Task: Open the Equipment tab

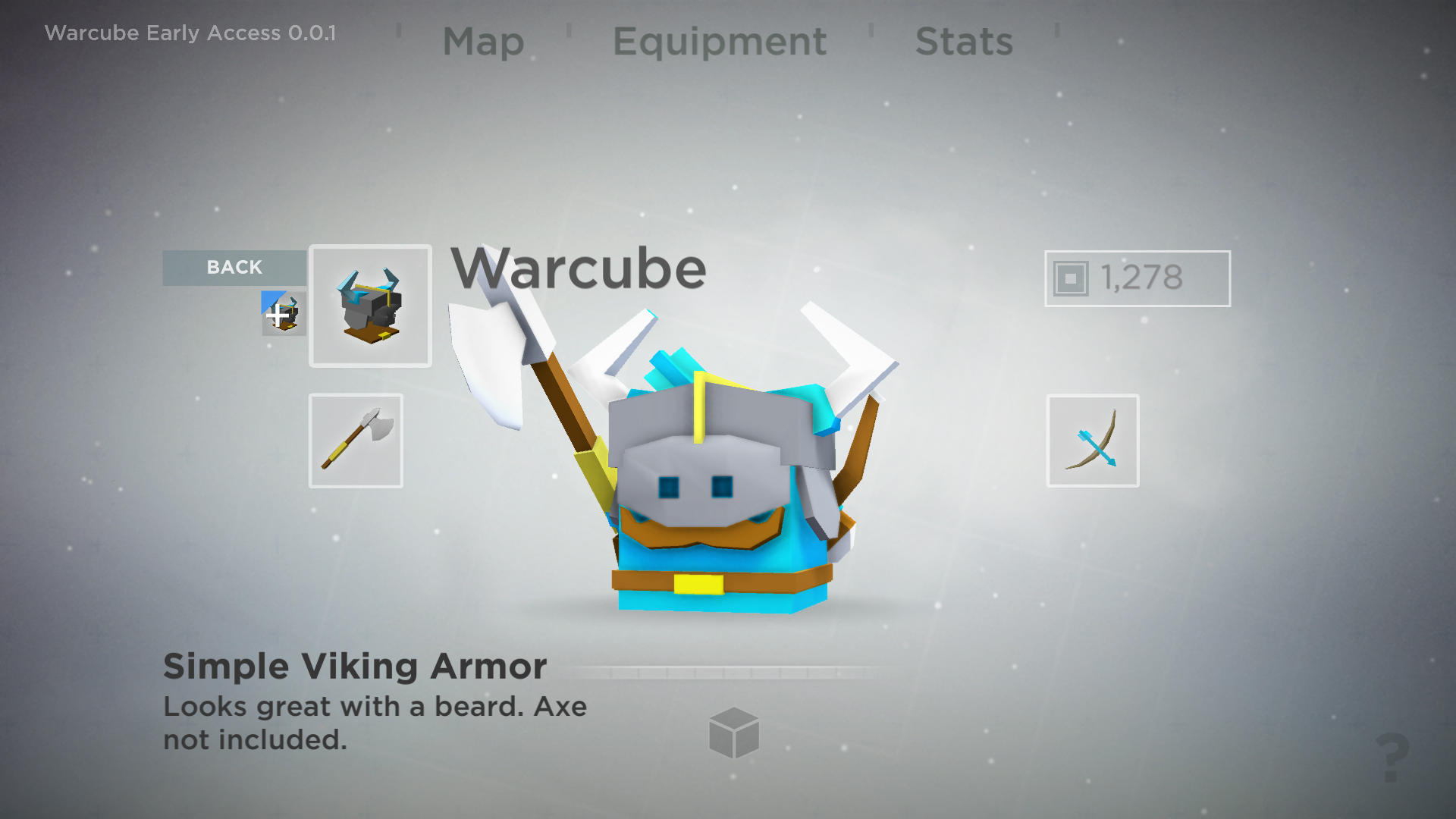Action: click(x=719, y=42)
